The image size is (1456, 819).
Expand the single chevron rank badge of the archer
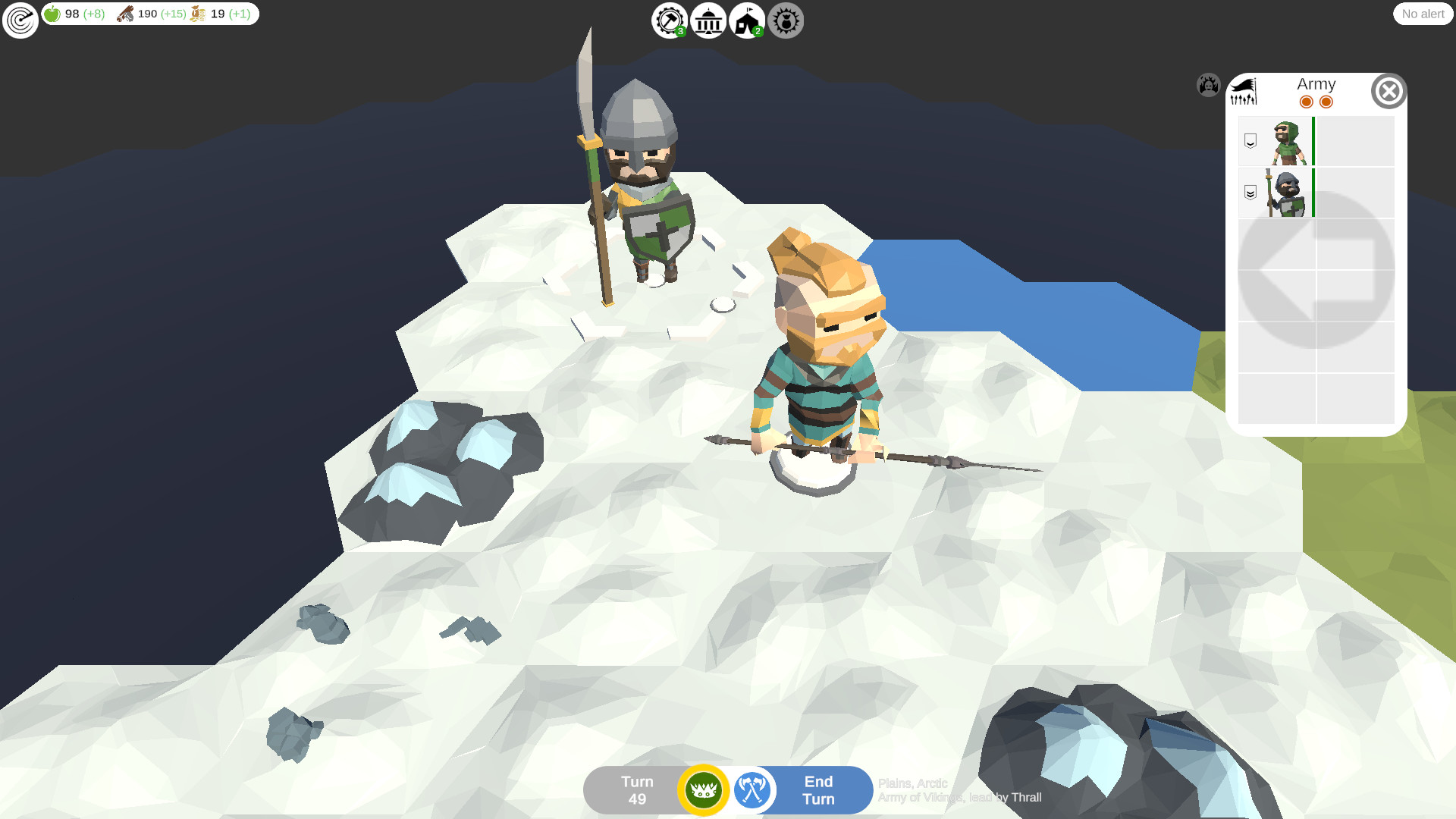tap(1250, 141)
